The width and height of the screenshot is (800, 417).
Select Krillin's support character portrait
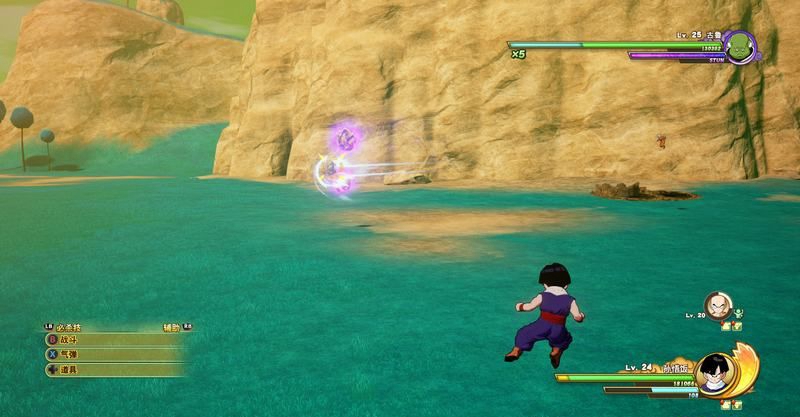[x=717, y=305]
